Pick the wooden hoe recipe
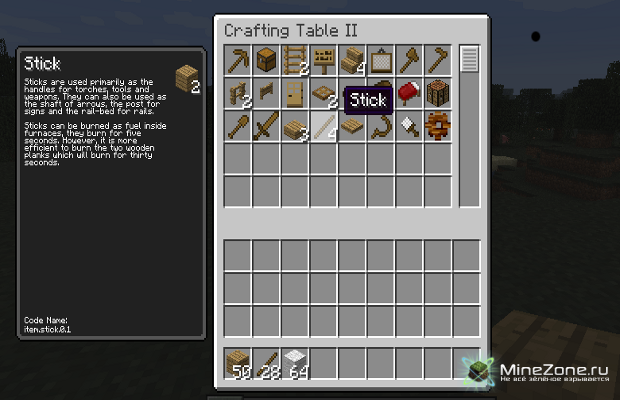This screenshot has height=400, width=620. tap(438, 61)
